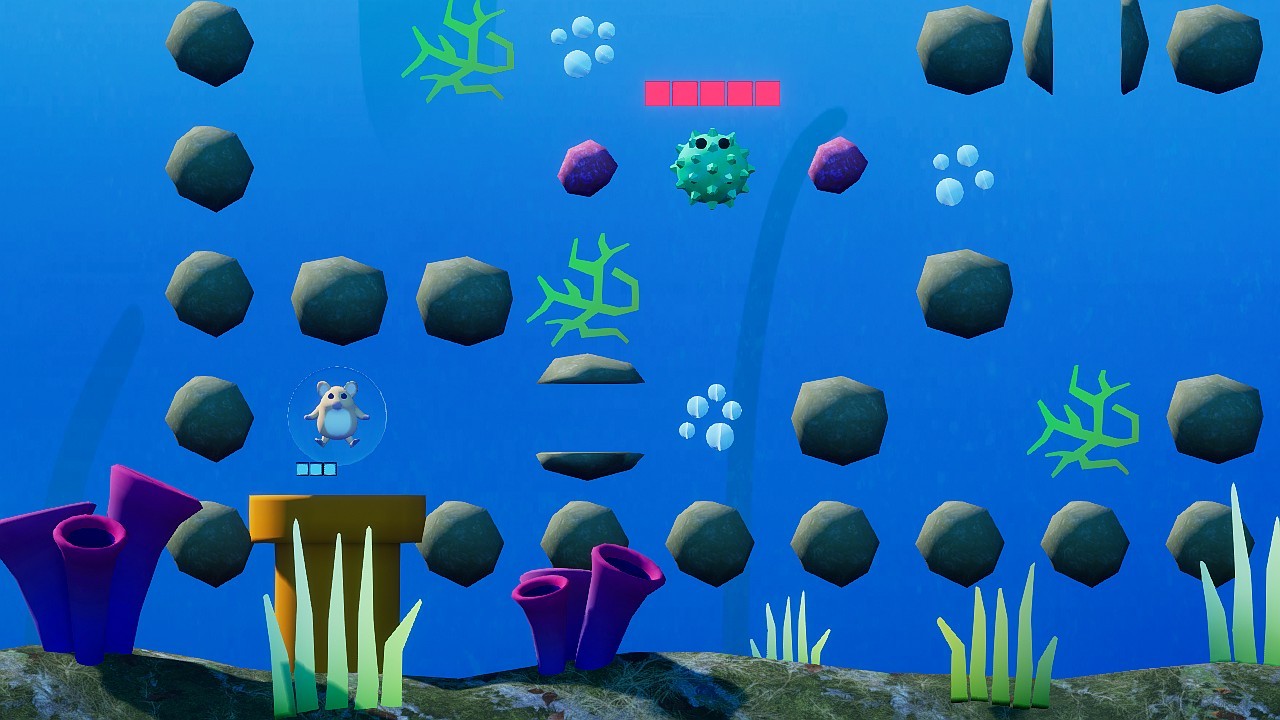Click the bubble cluster in the screen center
Viewport: 1280px width, 720px height.
pyautogui.click(x=712, y=415)
